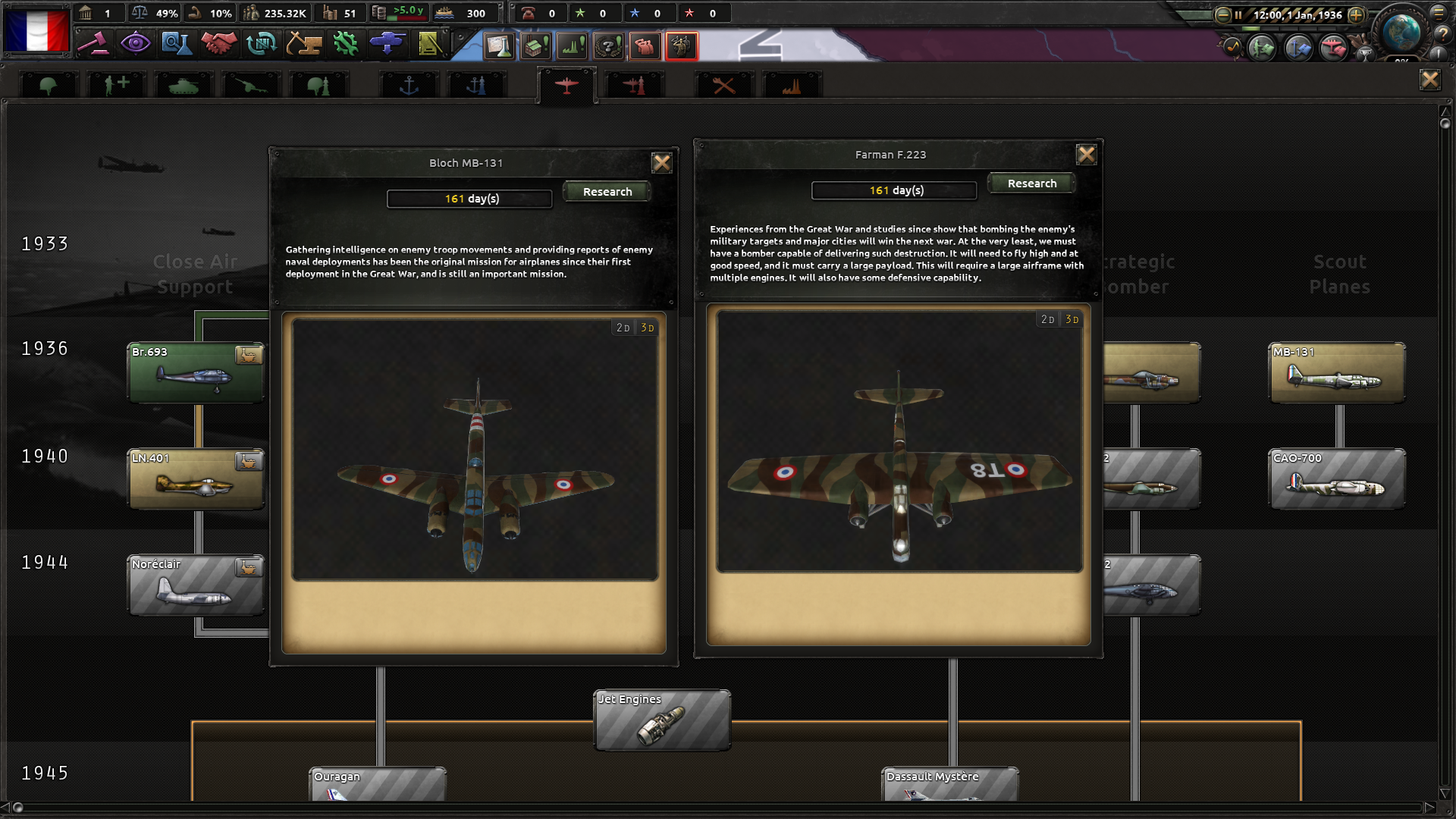This screenshot has width=1456, height=819.
Task: Open the intelligence agency eye icon
Action: (x=136, y=45)
